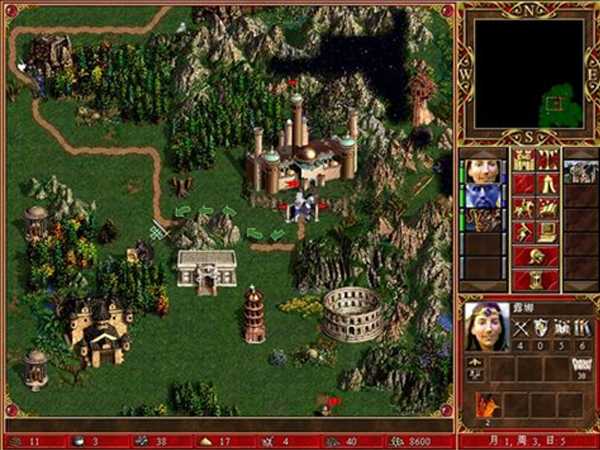Open the Quest Log
Screen dimensions: 600x450
(523, 184)
